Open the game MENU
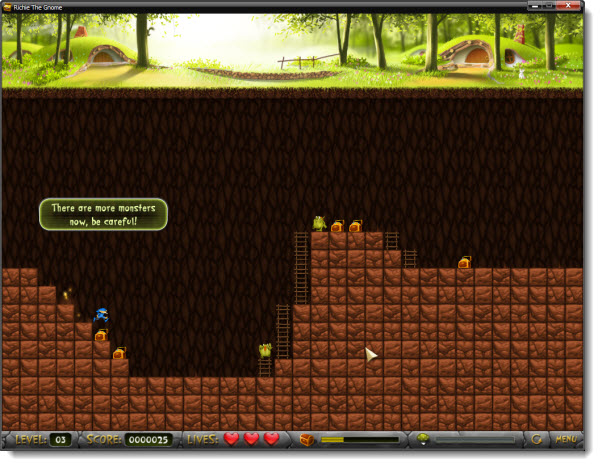 coord(566,439)
